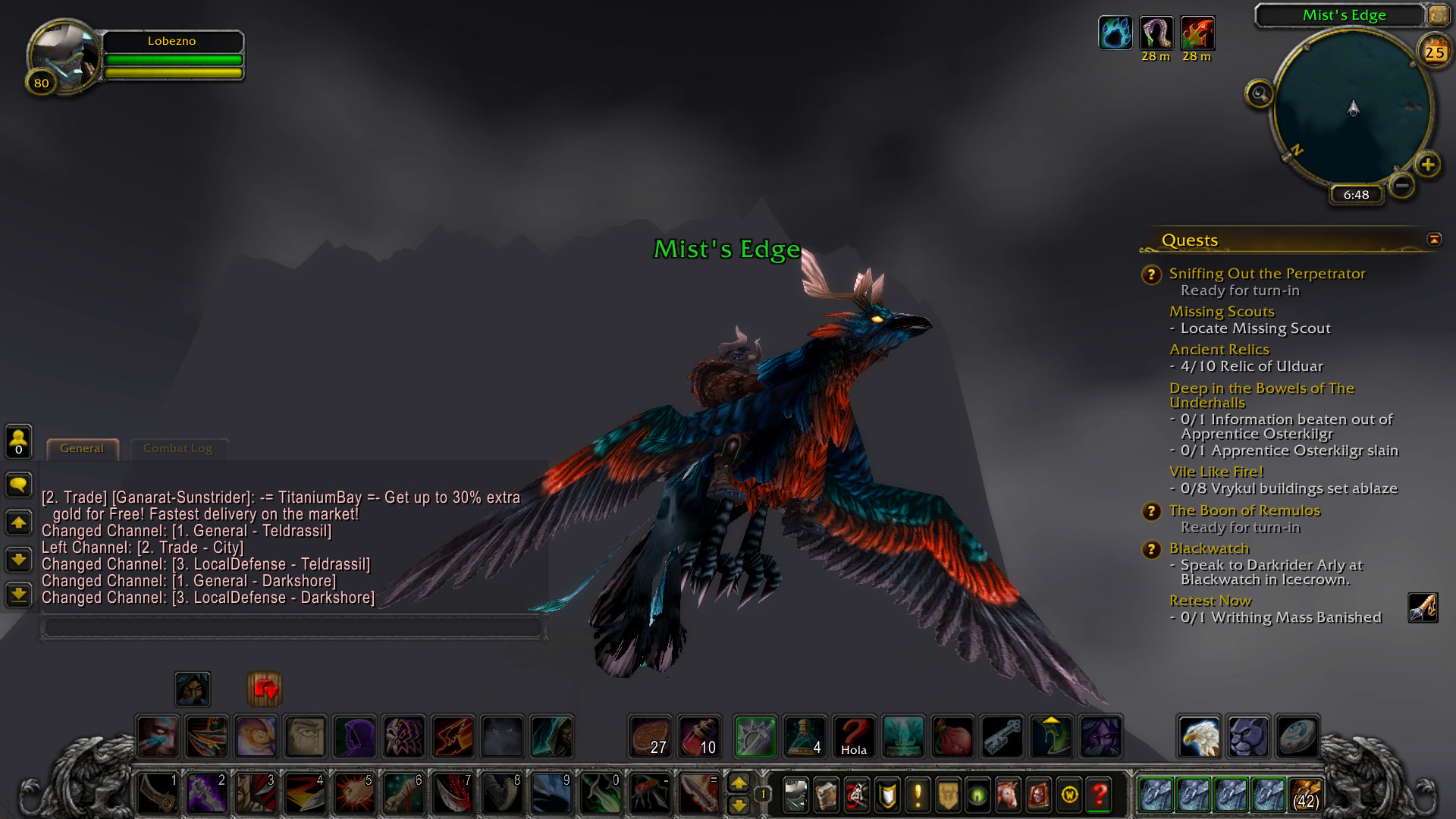Zoom out the minimap with the minus button
The width and height of the screenshot is (1456, 819).
(x=1402, y=185)
